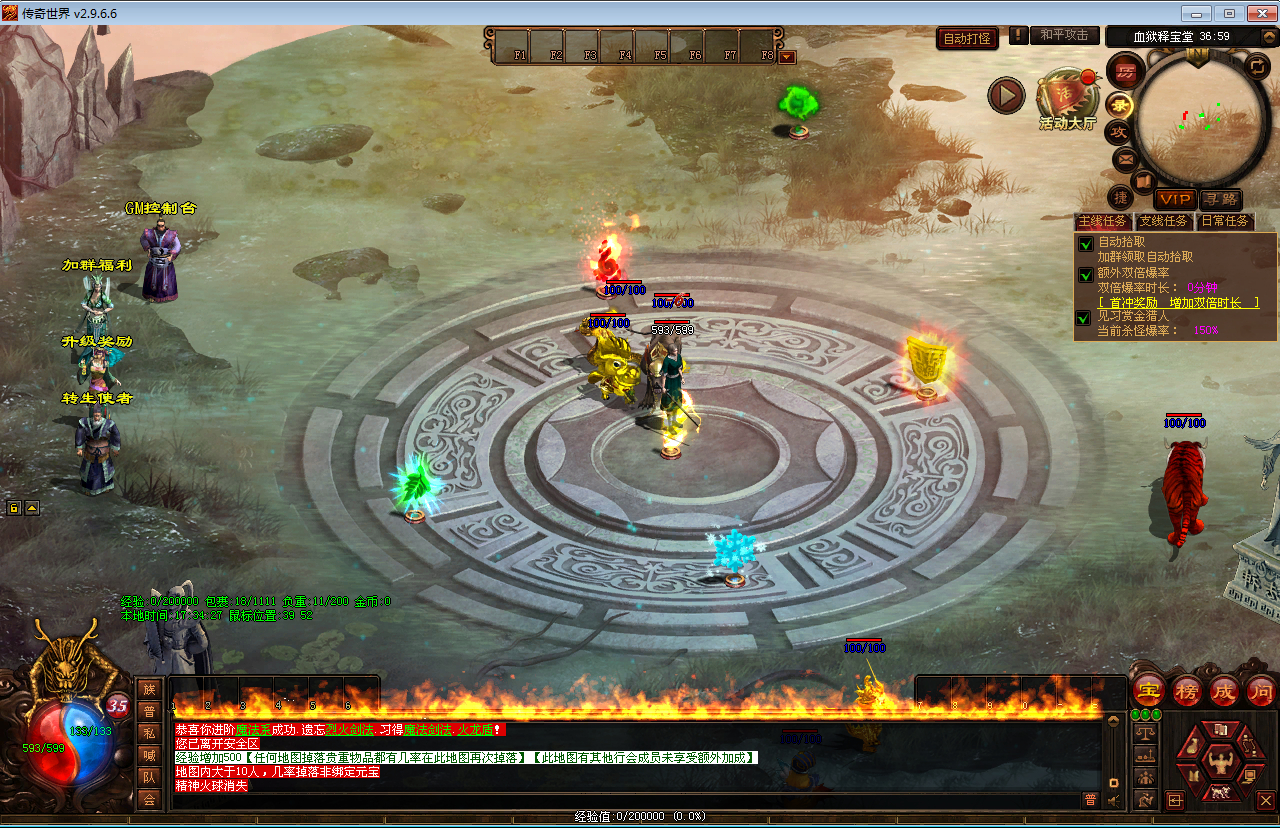Toggle the 额外双倍爆率 double drop rate checkbox
The image size is (1280, 828).
pyautogui.click(x=1085, y=274)
